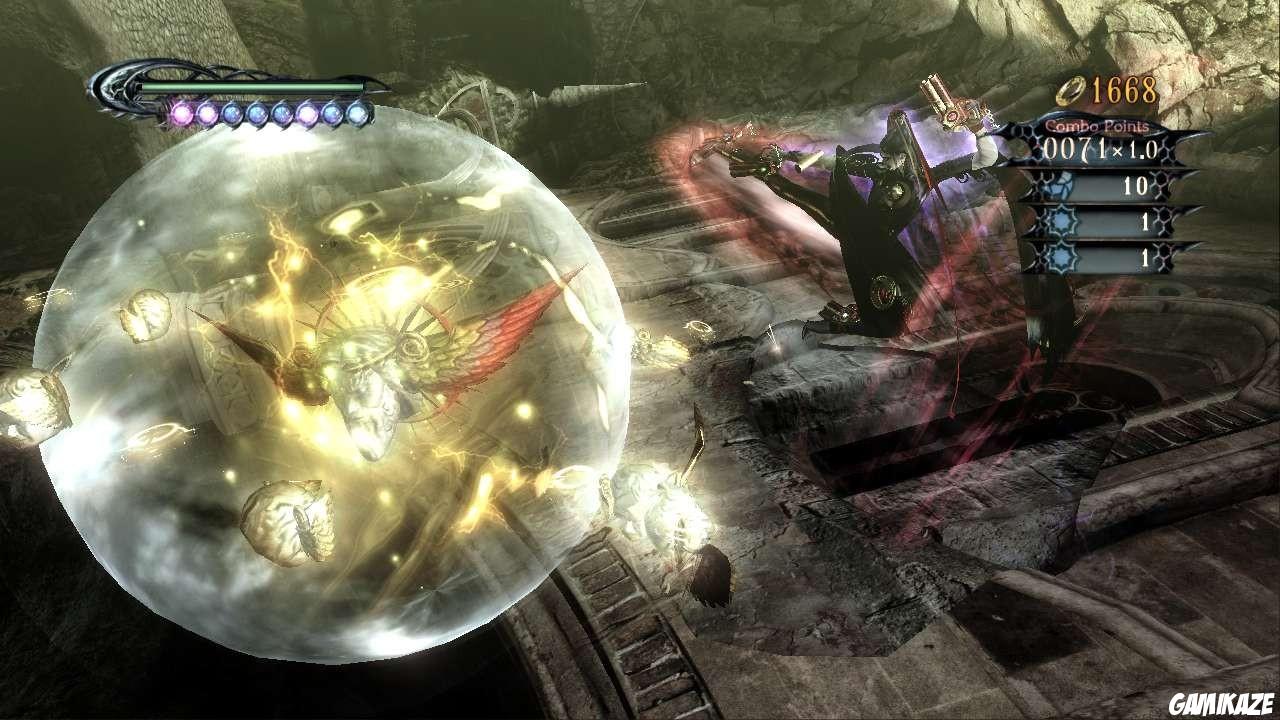1280x720 pixels.
Task: Click the fourth blue magic orb
Action: click(x=256, y=113)
